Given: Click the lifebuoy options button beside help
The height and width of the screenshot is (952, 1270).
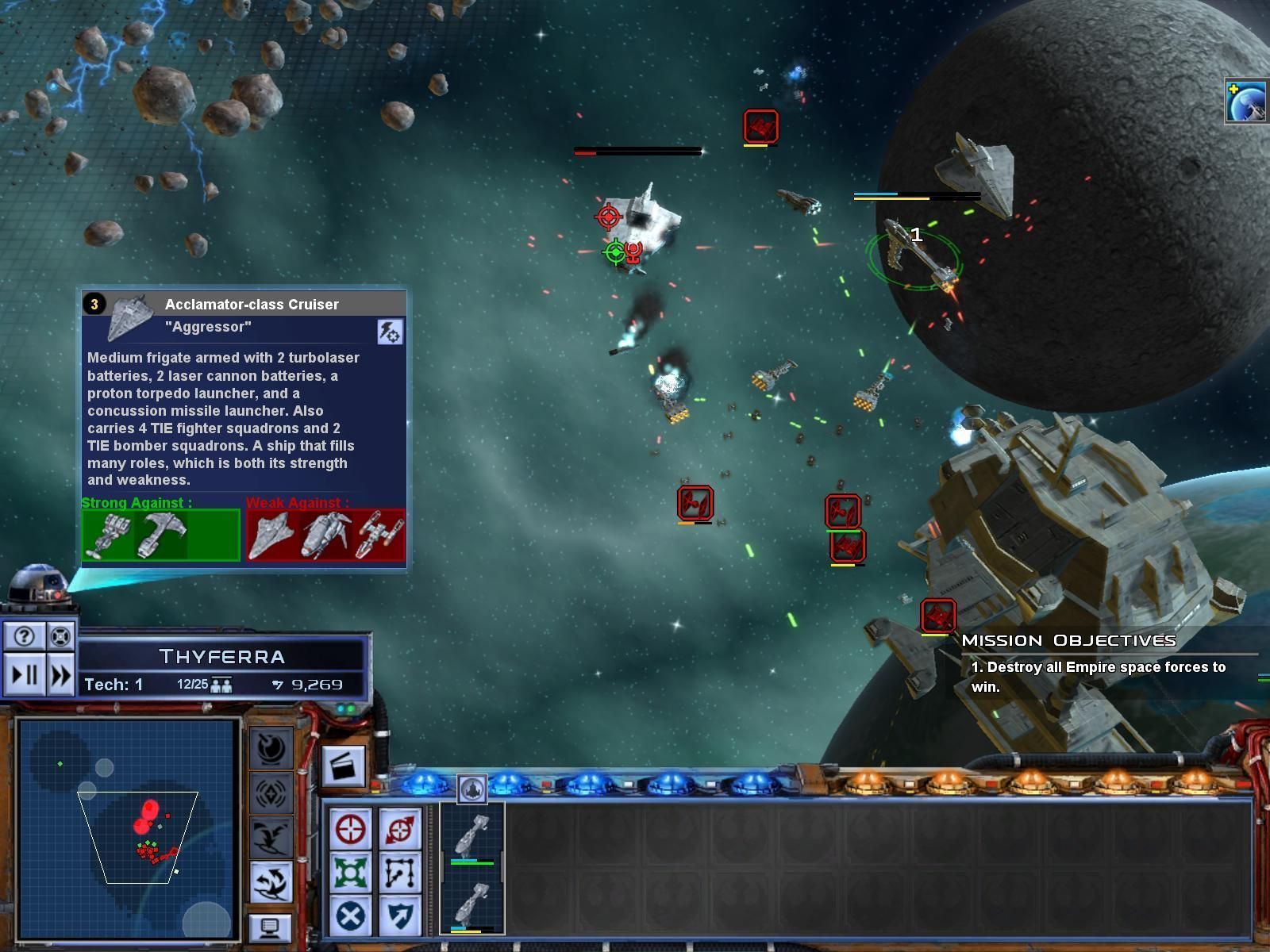Looking at the screenshot, I should point(60,636).
